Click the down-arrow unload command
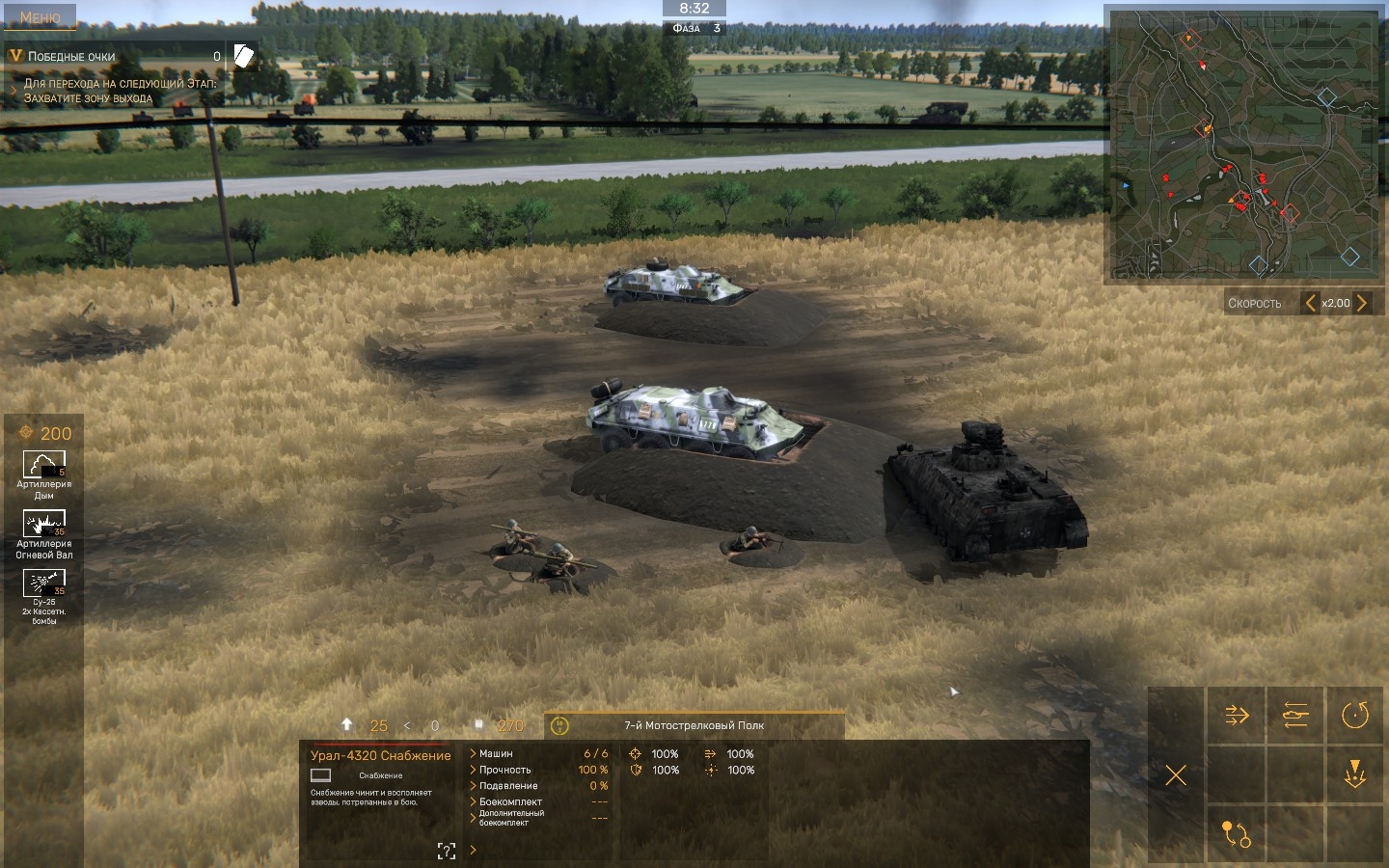The width and height of the screenshot is (1389, 868). 1355,774
